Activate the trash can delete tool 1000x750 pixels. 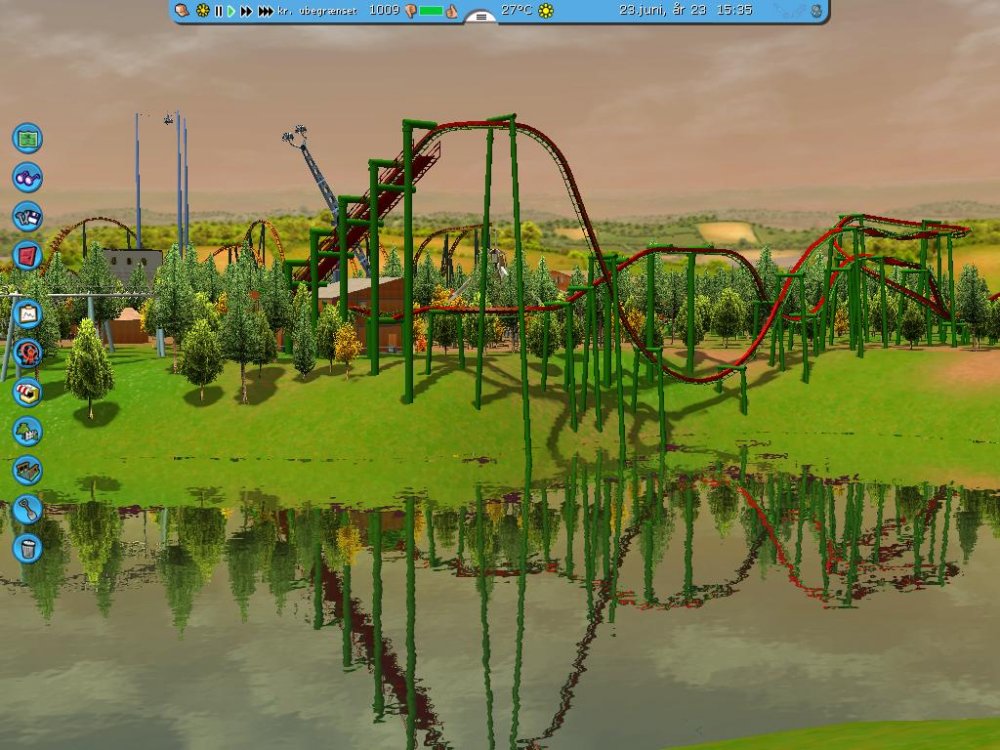27,548
